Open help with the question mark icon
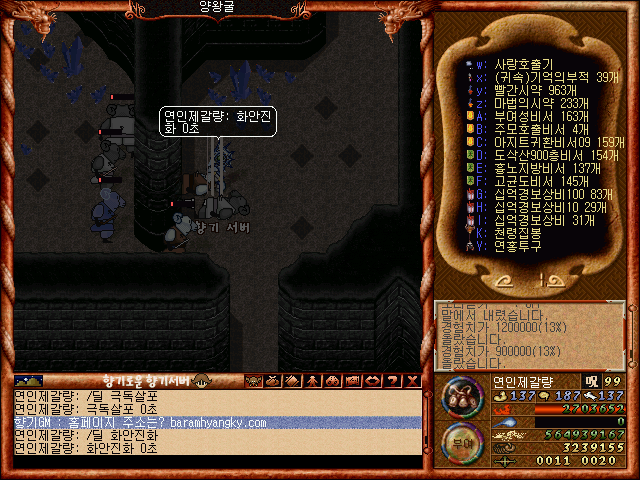Viewport: 640px width, 480px height. click(393, 380)
